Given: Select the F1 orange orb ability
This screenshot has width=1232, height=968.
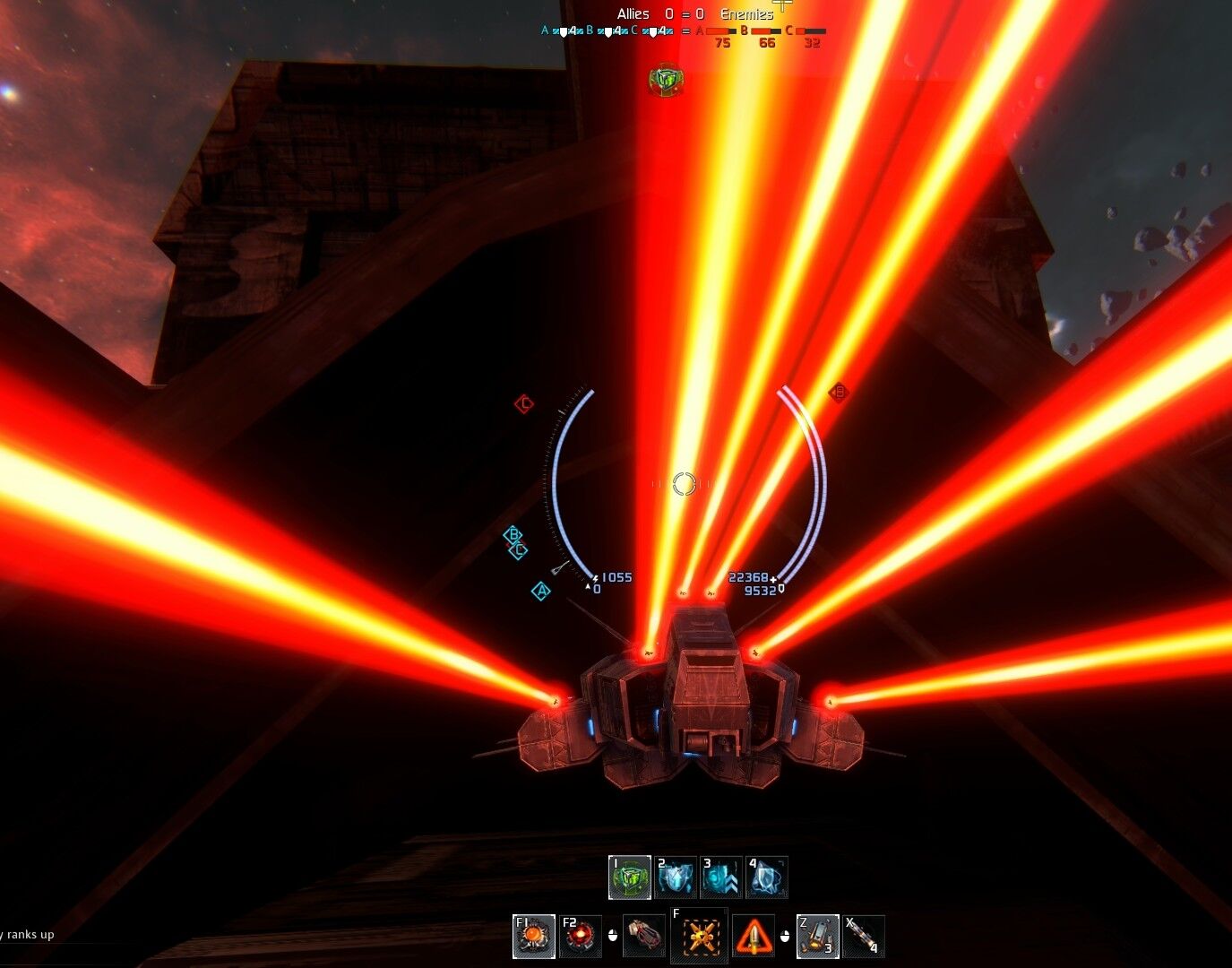Looking at the screenshot, I should [534, 936].
